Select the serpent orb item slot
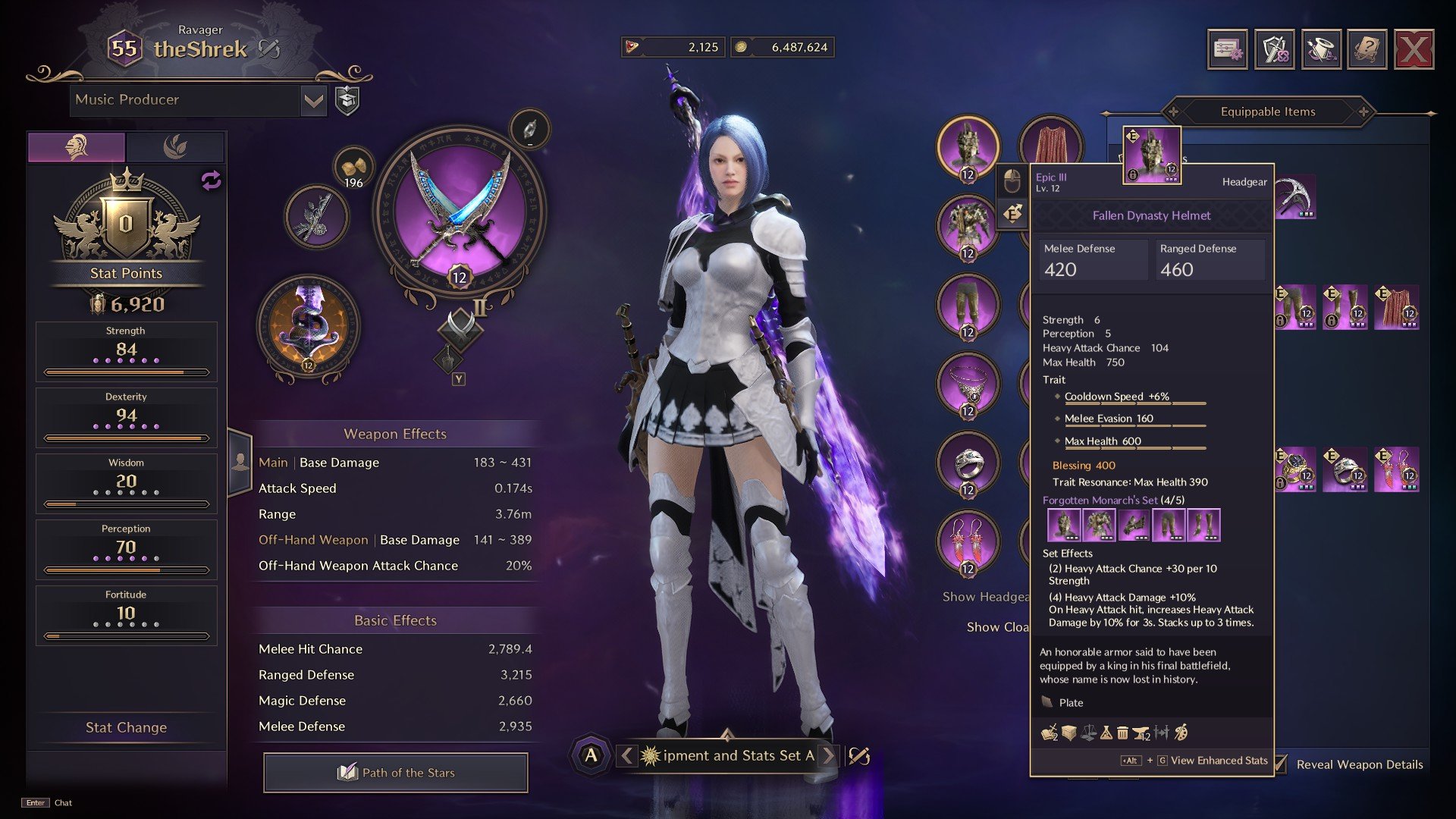Screen dimensions: 1456x819 pos(309,328)
